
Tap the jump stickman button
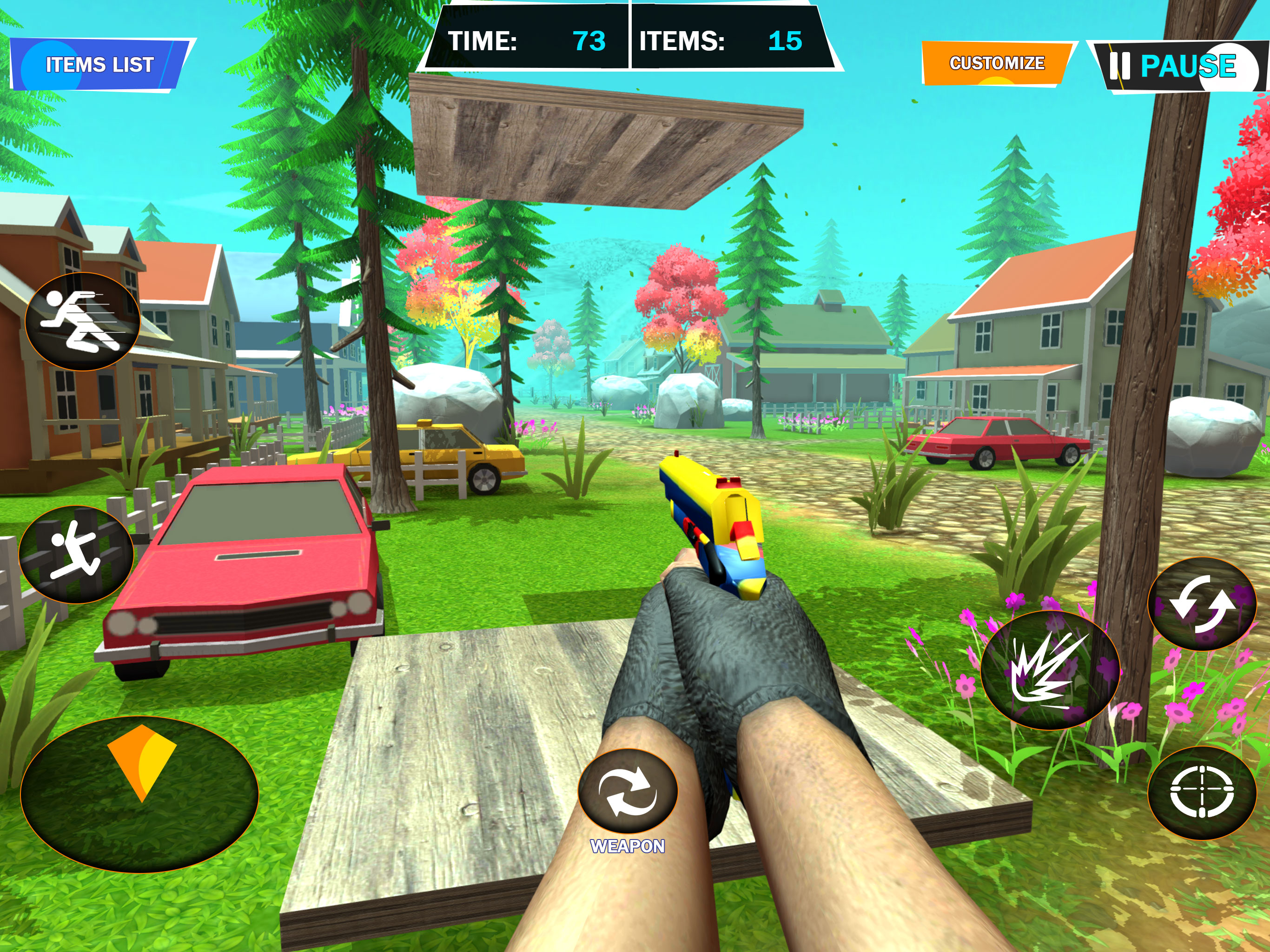[x=76, y=554]
